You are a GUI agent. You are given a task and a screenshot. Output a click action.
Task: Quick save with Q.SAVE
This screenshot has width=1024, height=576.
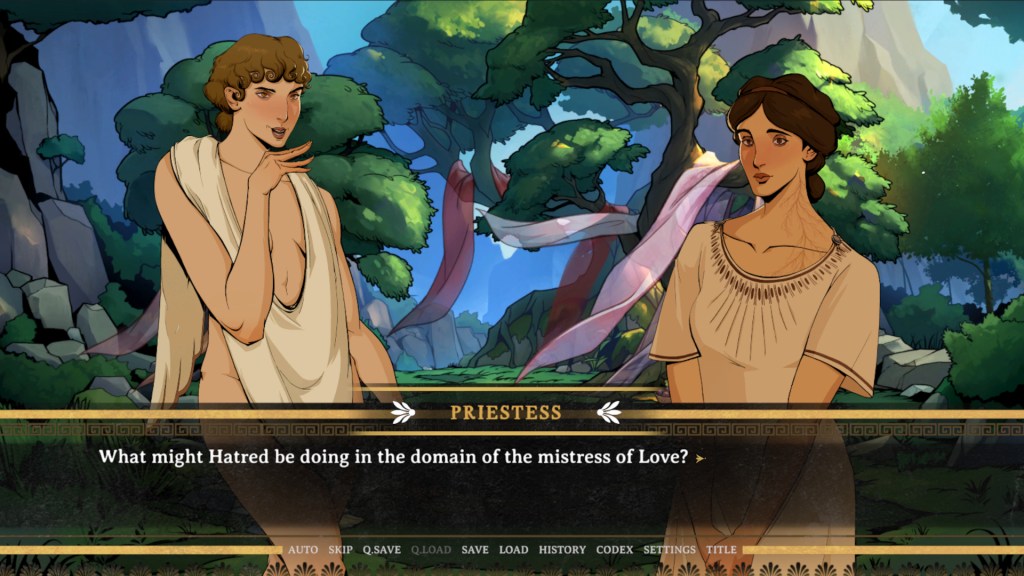[382, 550]
